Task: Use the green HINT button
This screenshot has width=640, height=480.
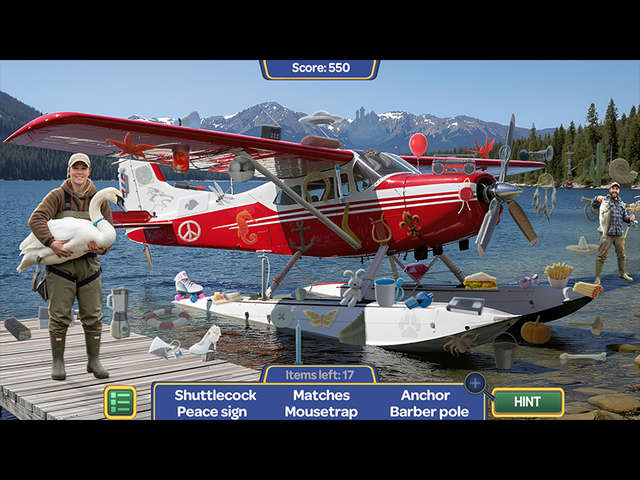Action: (527, 402)
